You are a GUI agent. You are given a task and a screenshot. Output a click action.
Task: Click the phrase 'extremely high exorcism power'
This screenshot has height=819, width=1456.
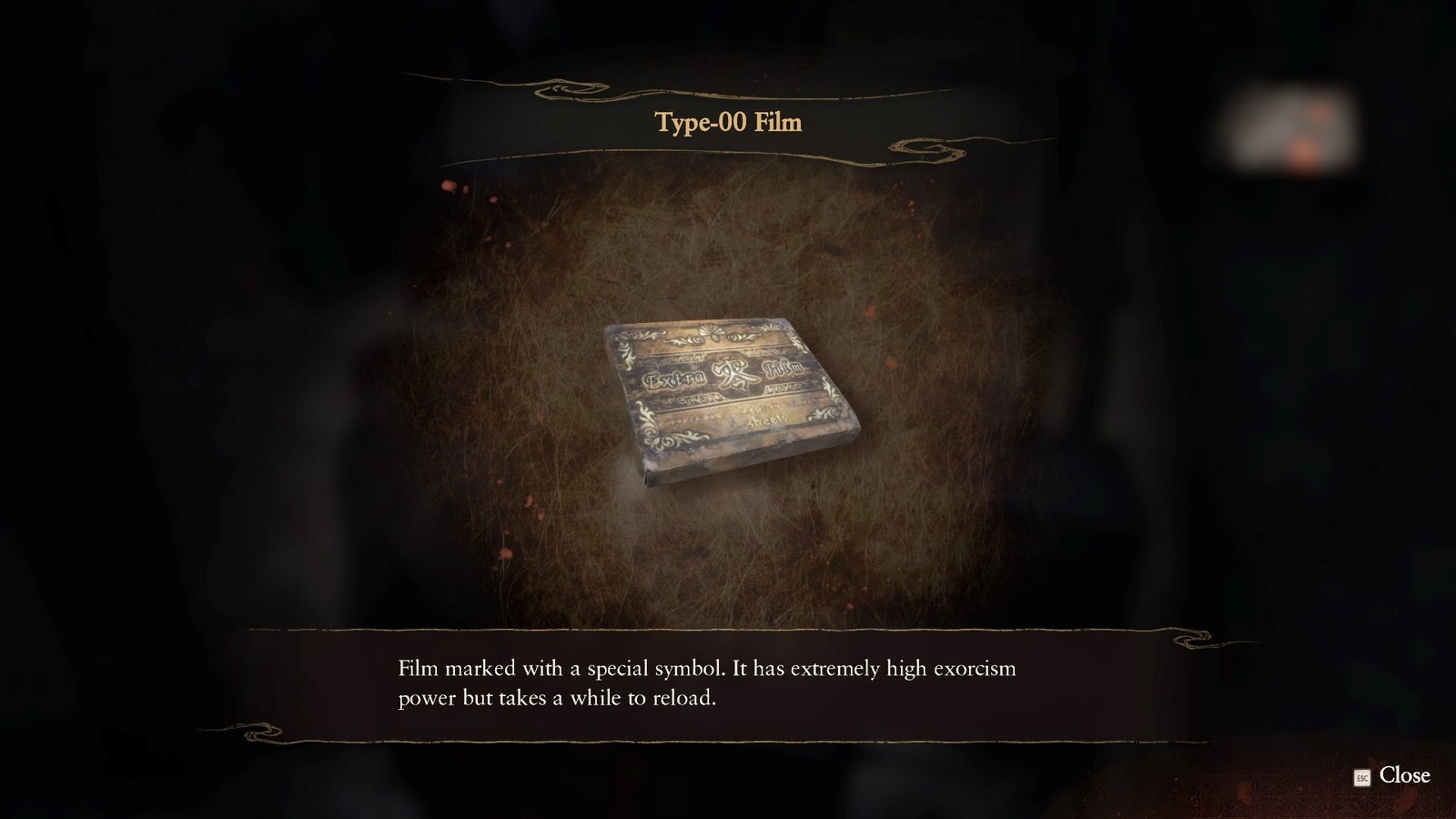pos(901,669)
